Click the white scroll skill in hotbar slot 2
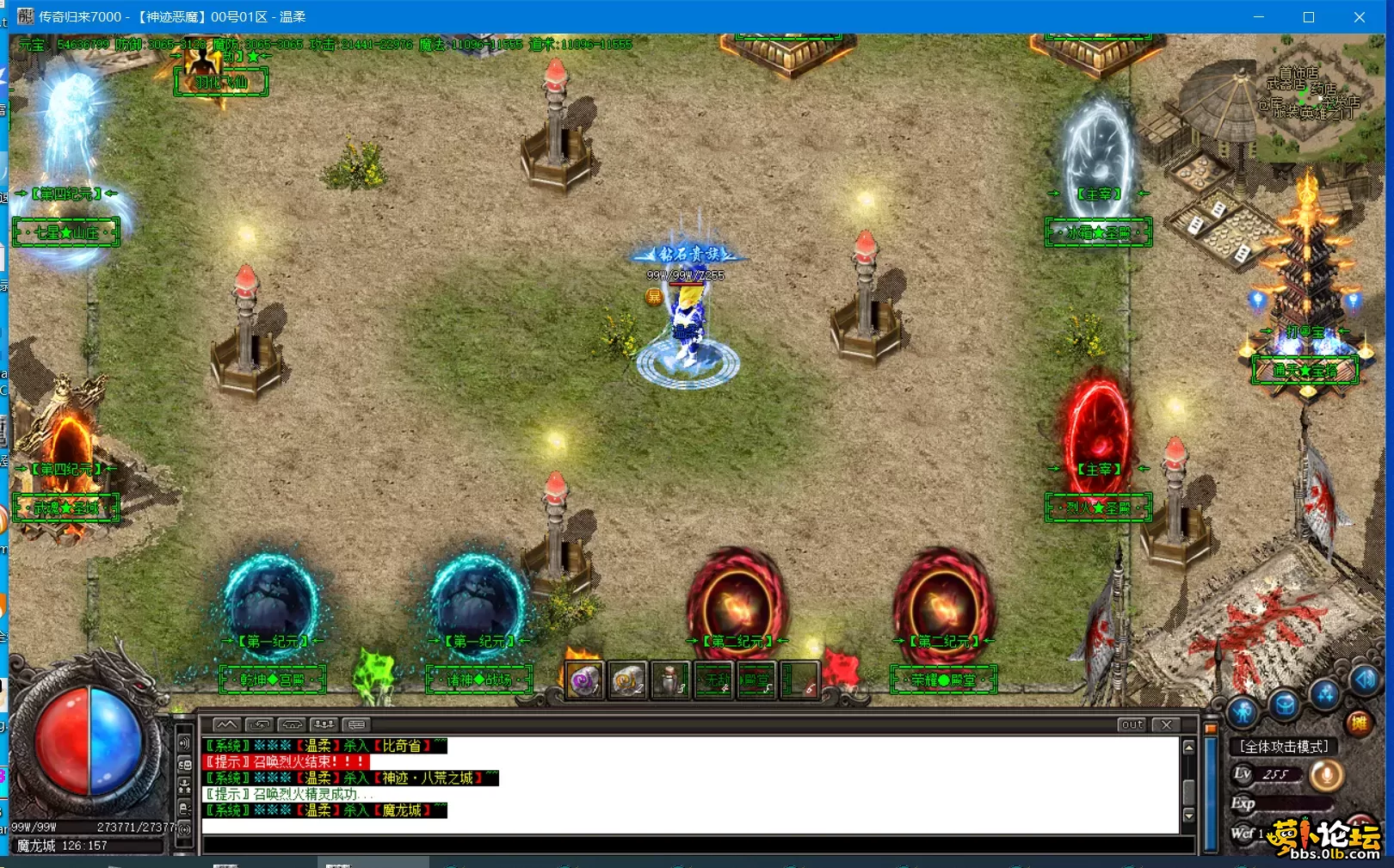The width and height of the screenshot is (1394, 868). point(625,680)
